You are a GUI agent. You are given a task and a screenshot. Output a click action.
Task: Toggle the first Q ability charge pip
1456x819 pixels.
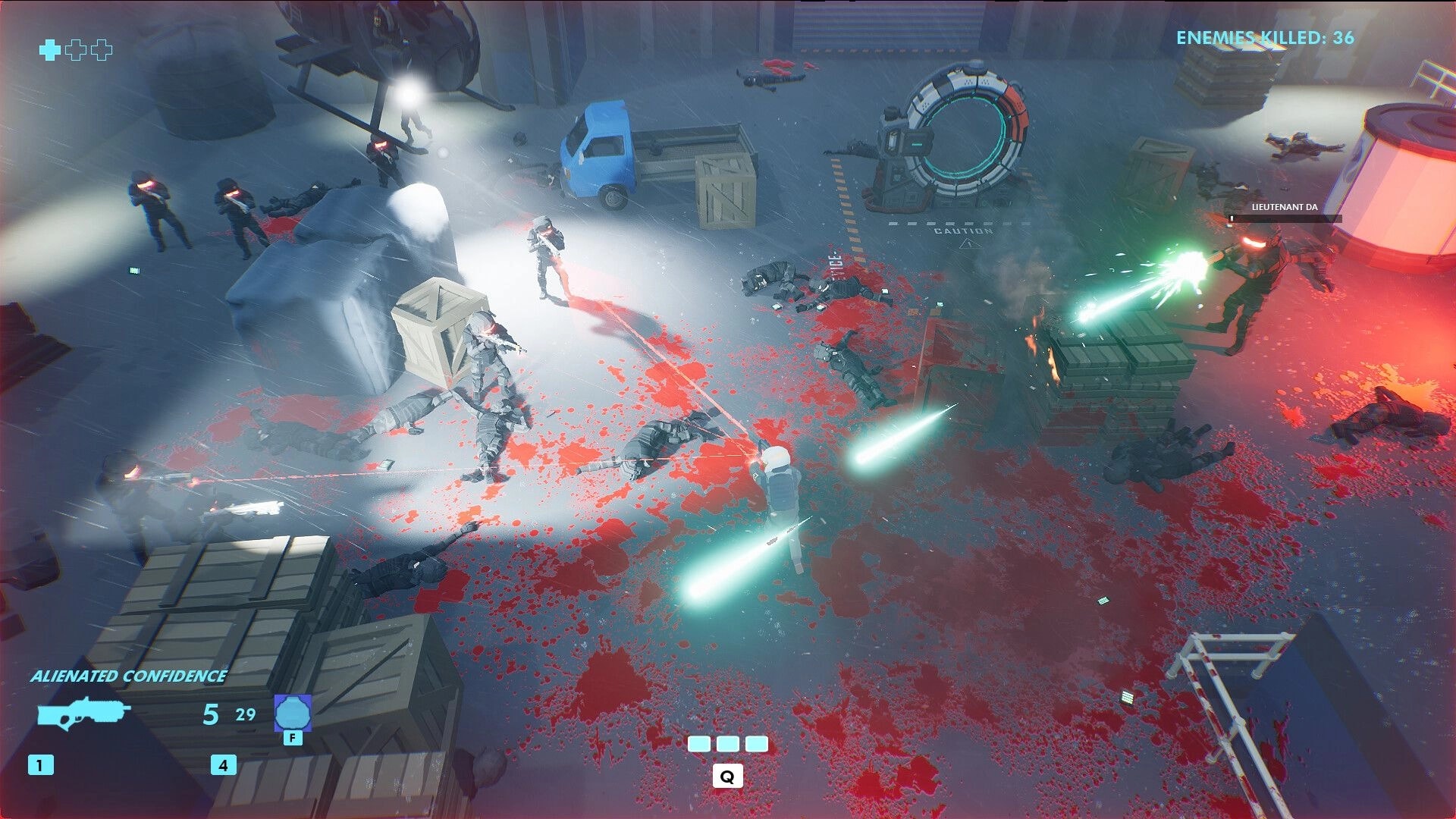coord(698,745)
